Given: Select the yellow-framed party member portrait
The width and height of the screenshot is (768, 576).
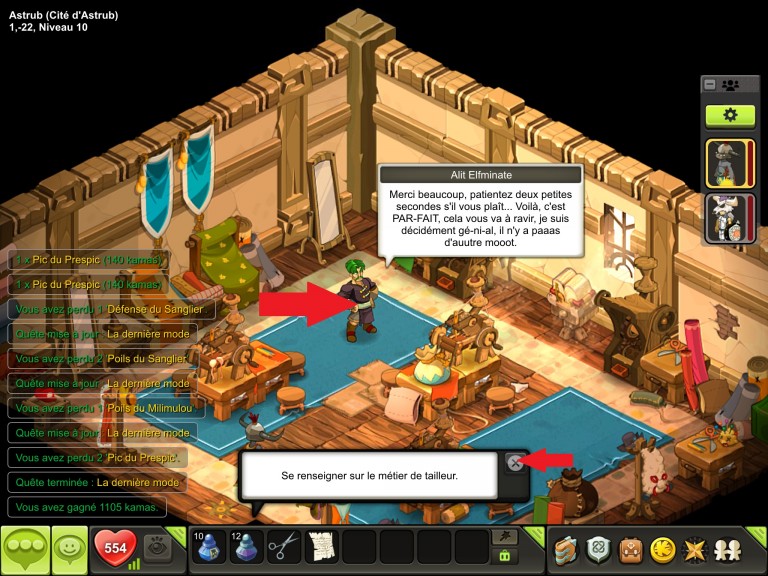Looking at the screenshot, I should coord(726,161).
